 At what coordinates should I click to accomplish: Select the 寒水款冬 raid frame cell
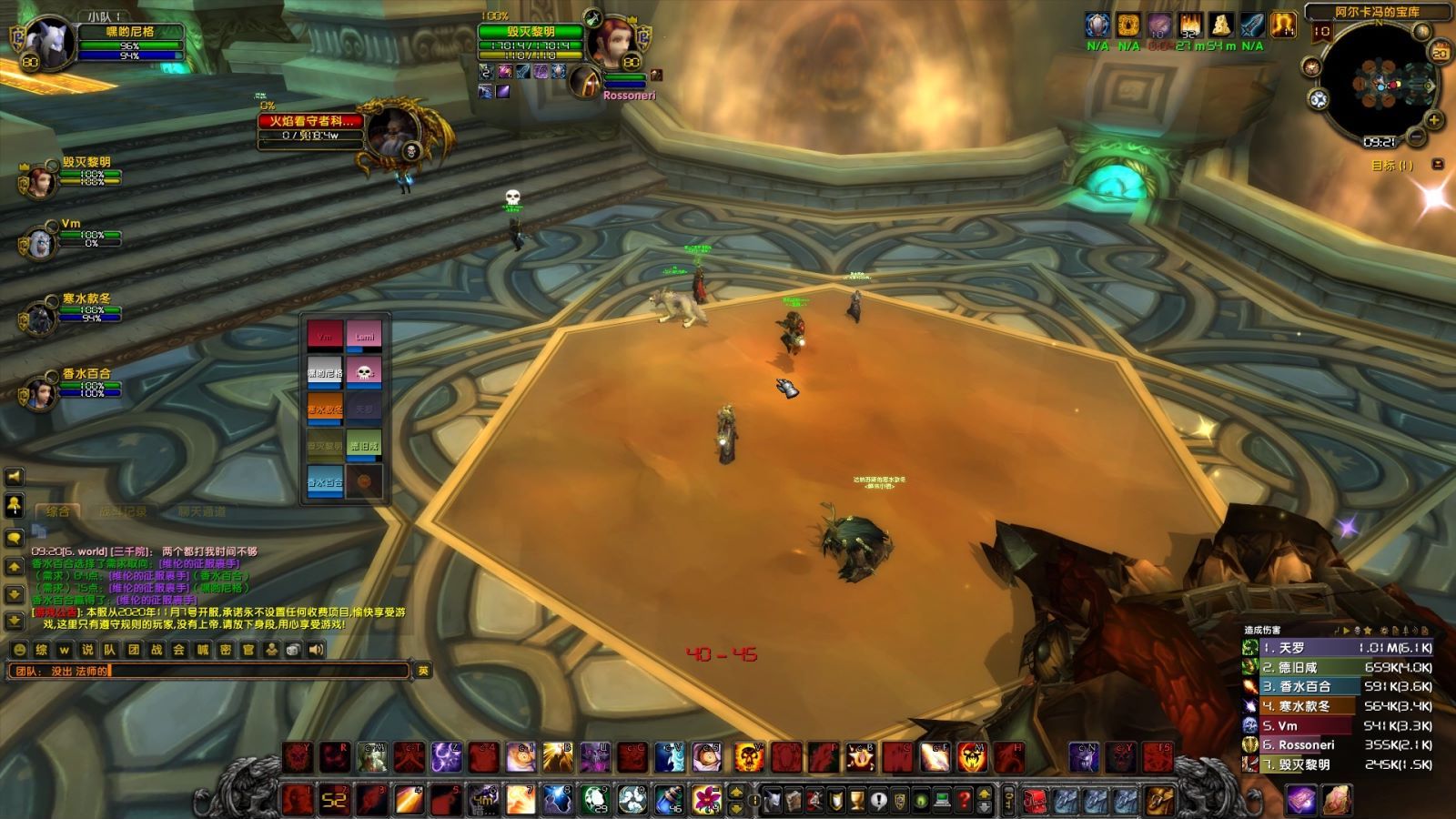pos(325,409)
